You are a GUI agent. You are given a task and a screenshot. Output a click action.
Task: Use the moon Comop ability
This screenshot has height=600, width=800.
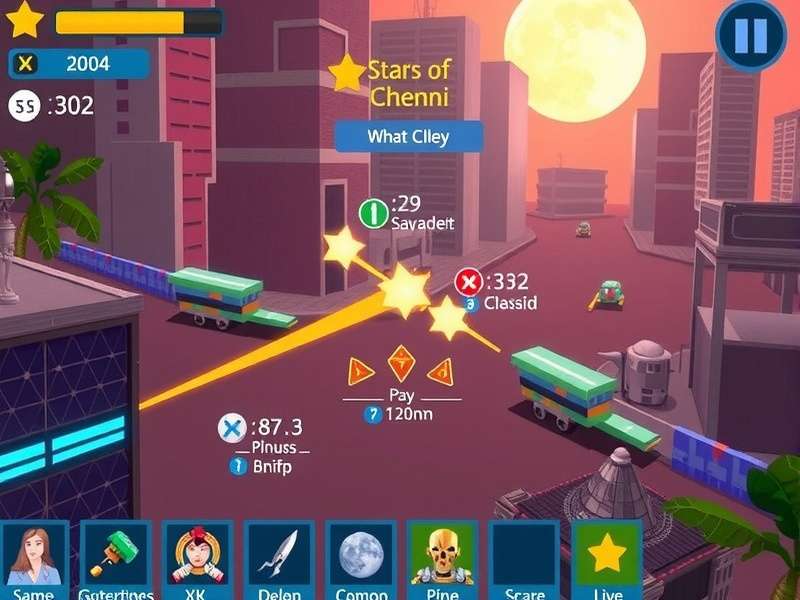361,556
